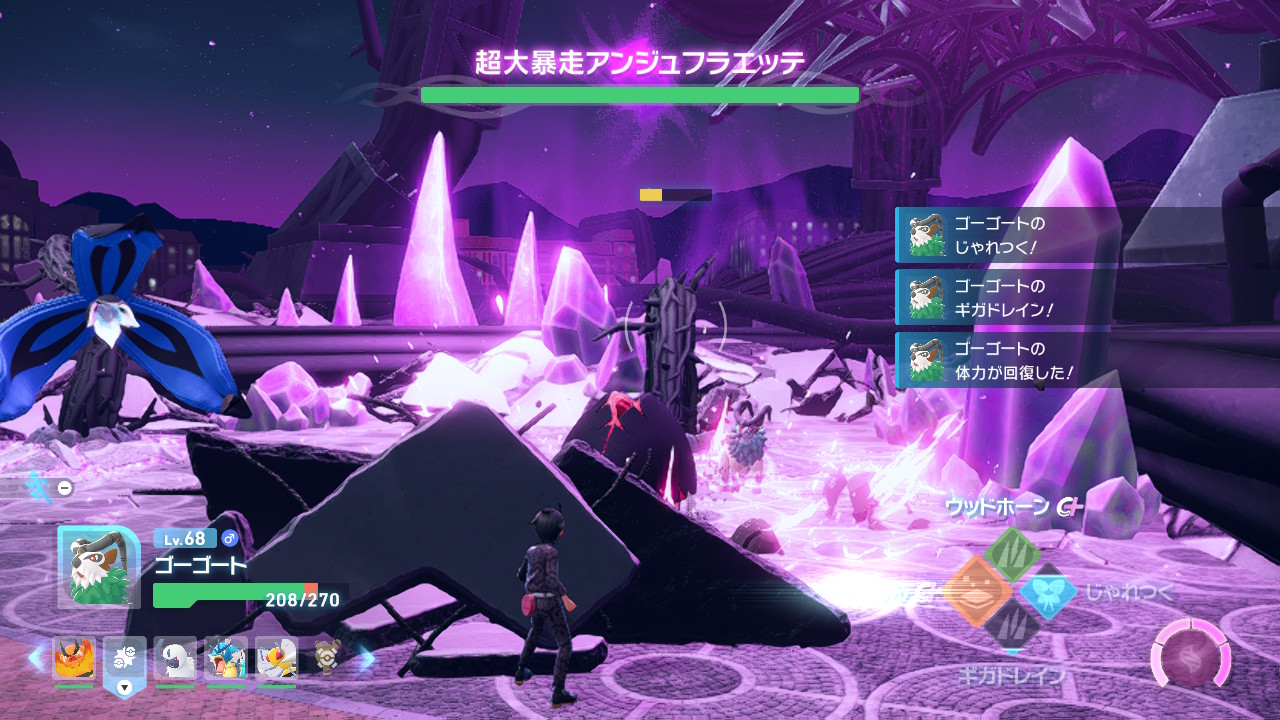Switch to the Absol party slot
Viewport: 1280px width, 720px height.
coord(176,659)
